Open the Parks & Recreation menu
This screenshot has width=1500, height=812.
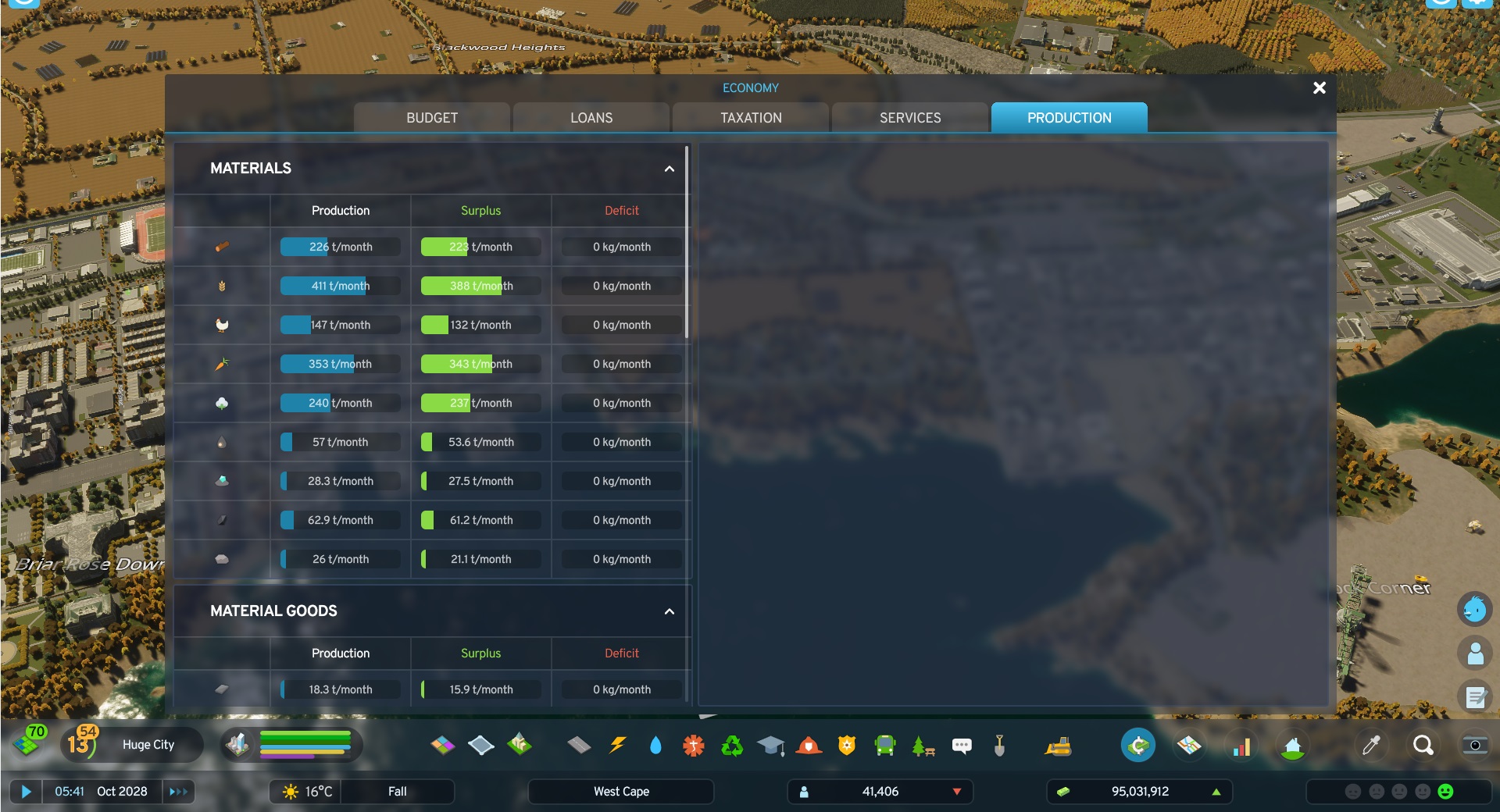923,745
